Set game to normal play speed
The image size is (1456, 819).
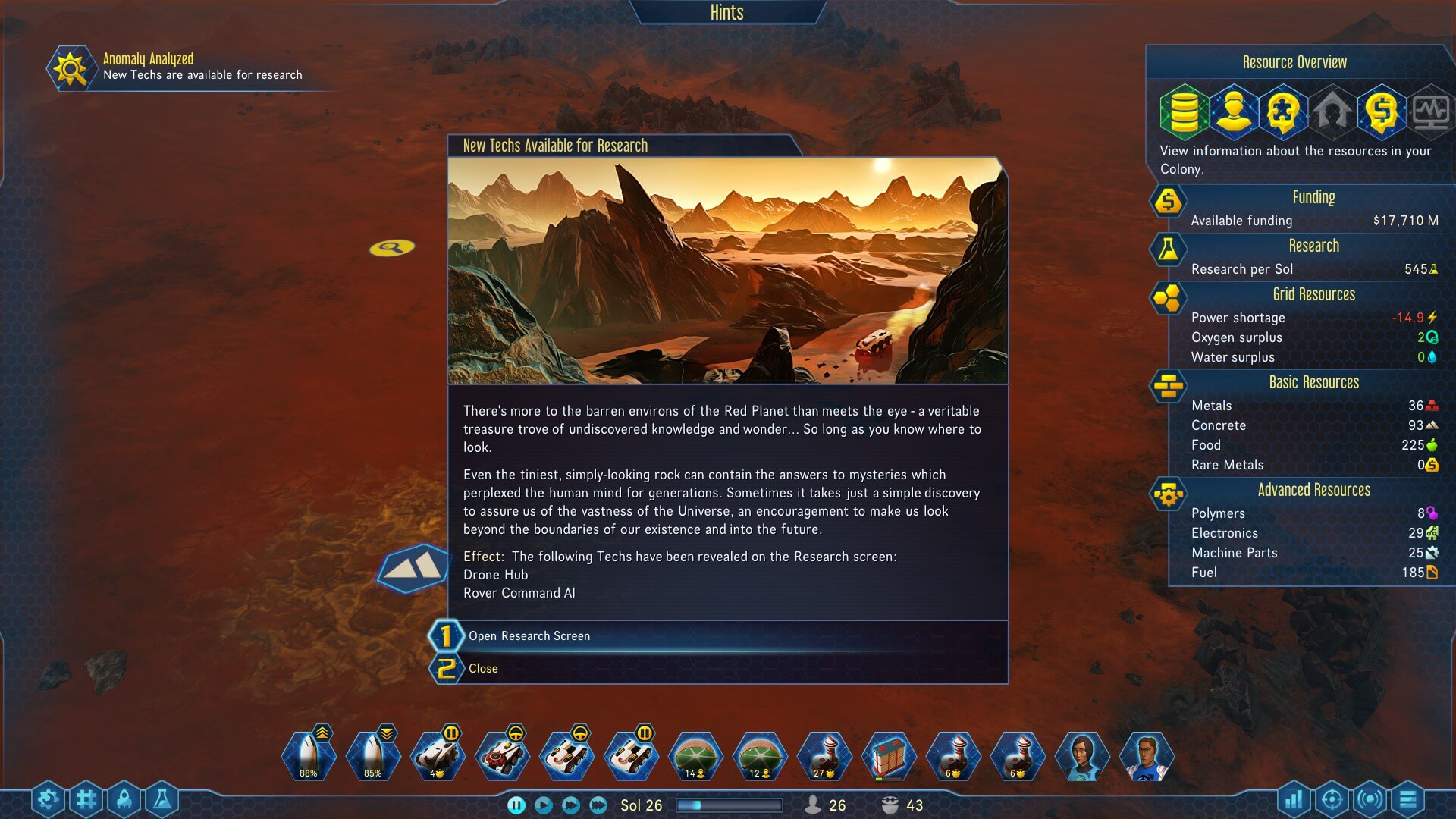point(543,805)
